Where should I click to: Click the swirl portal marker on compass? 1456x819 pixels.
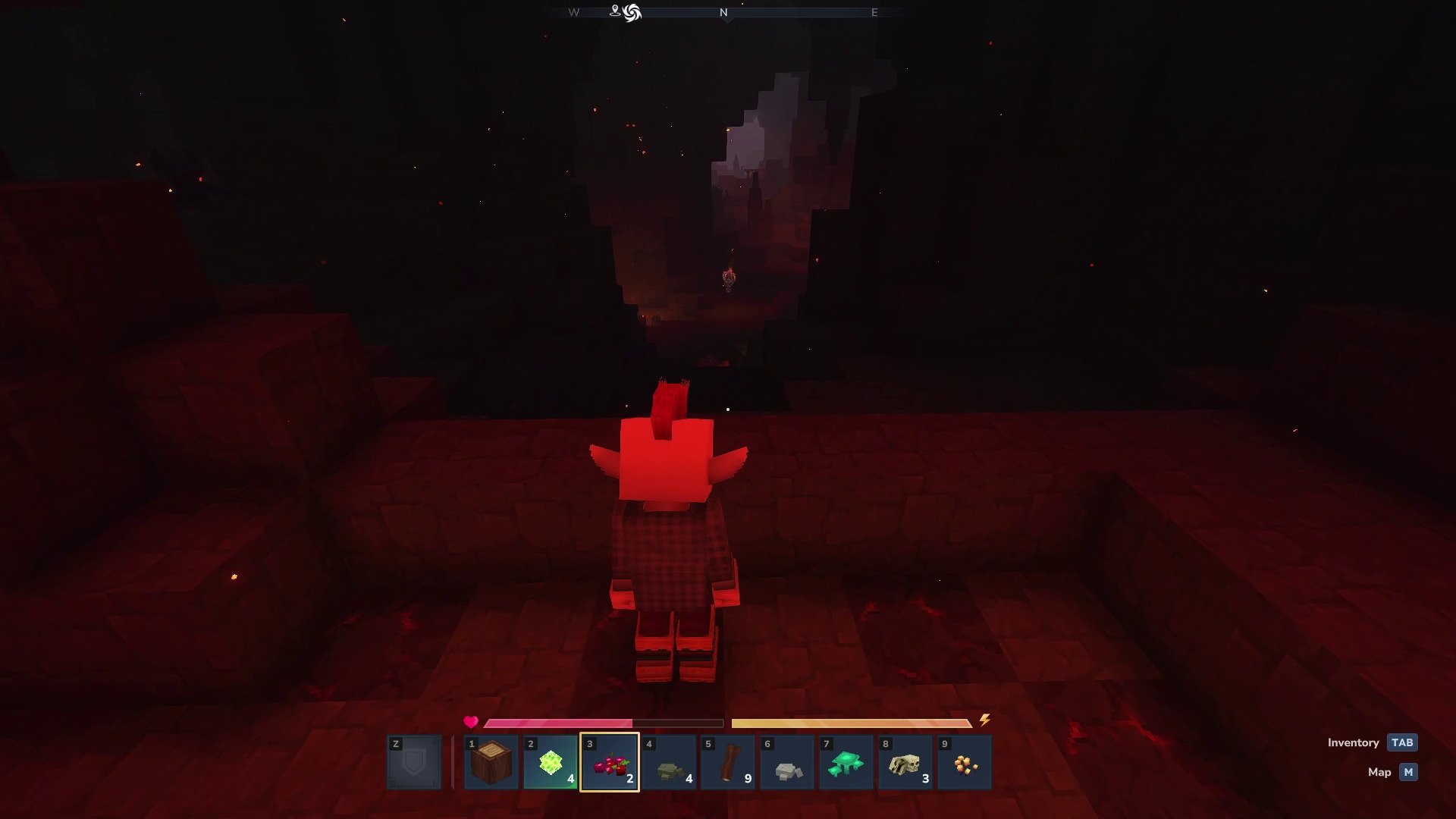pyautogui.click(x=632, y=13)
